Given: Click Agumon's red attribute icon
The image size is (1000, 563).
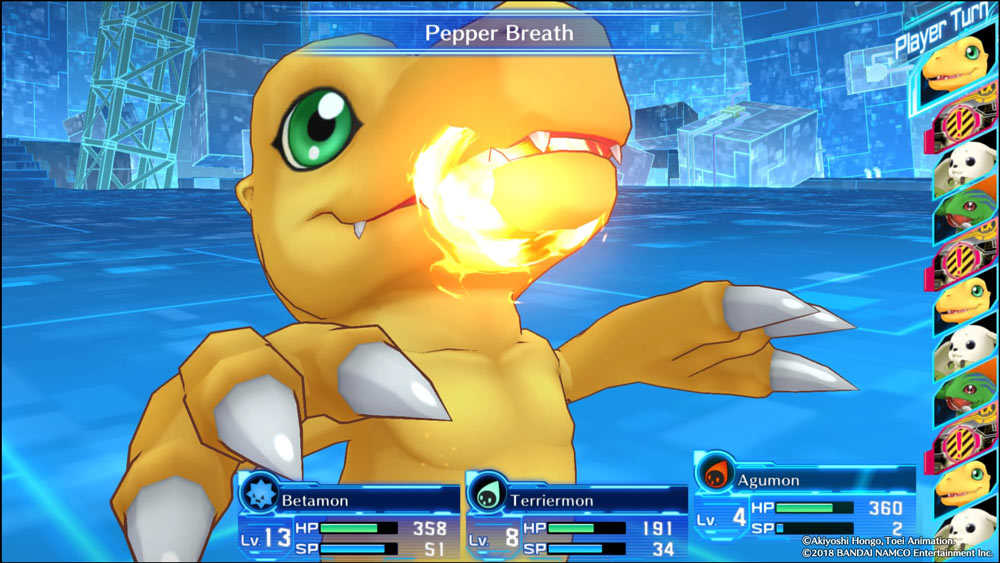Looking at the screenshot, I should 714,474.
